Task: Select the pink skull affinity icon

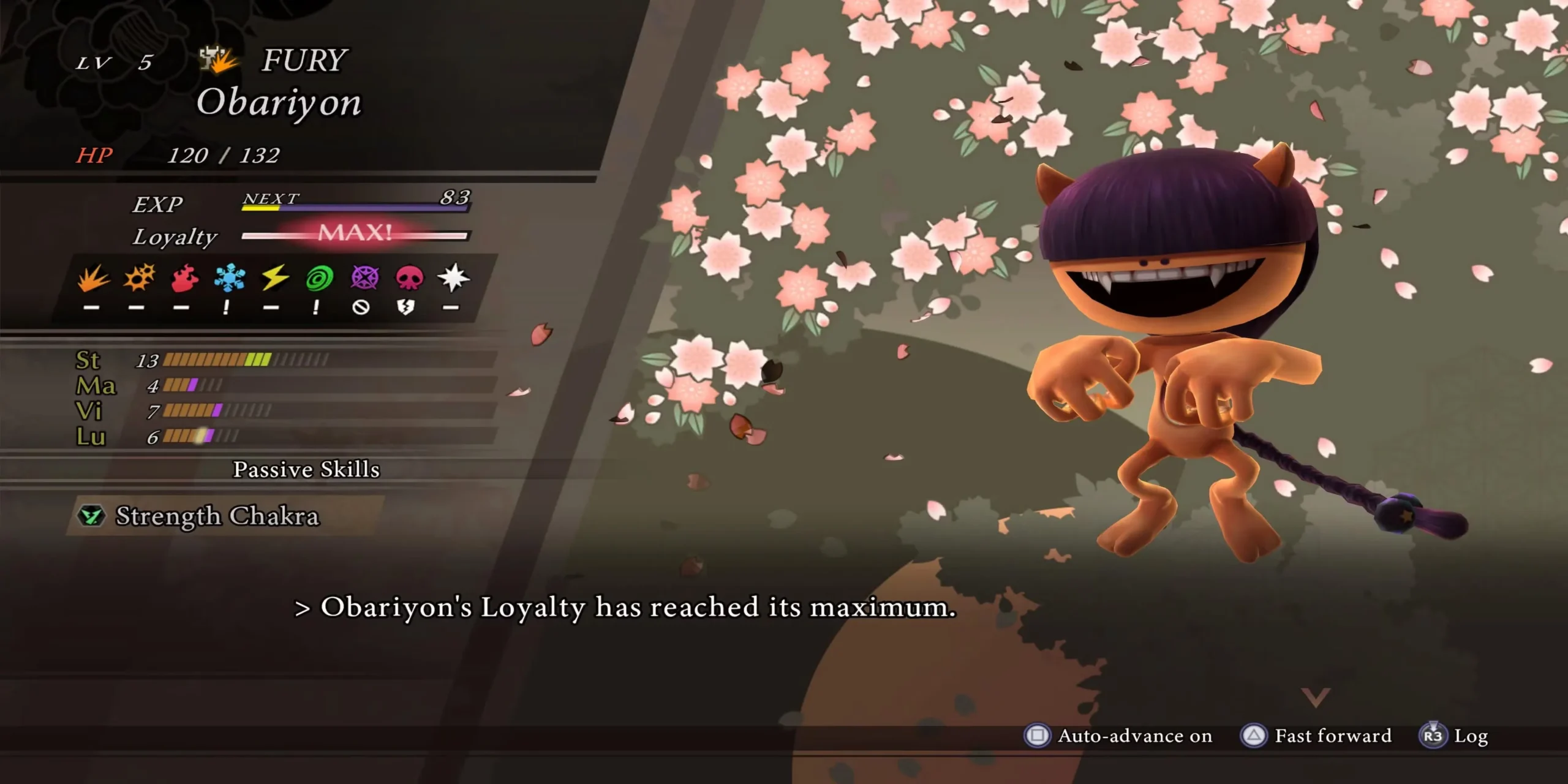Action: pos(409,279)
